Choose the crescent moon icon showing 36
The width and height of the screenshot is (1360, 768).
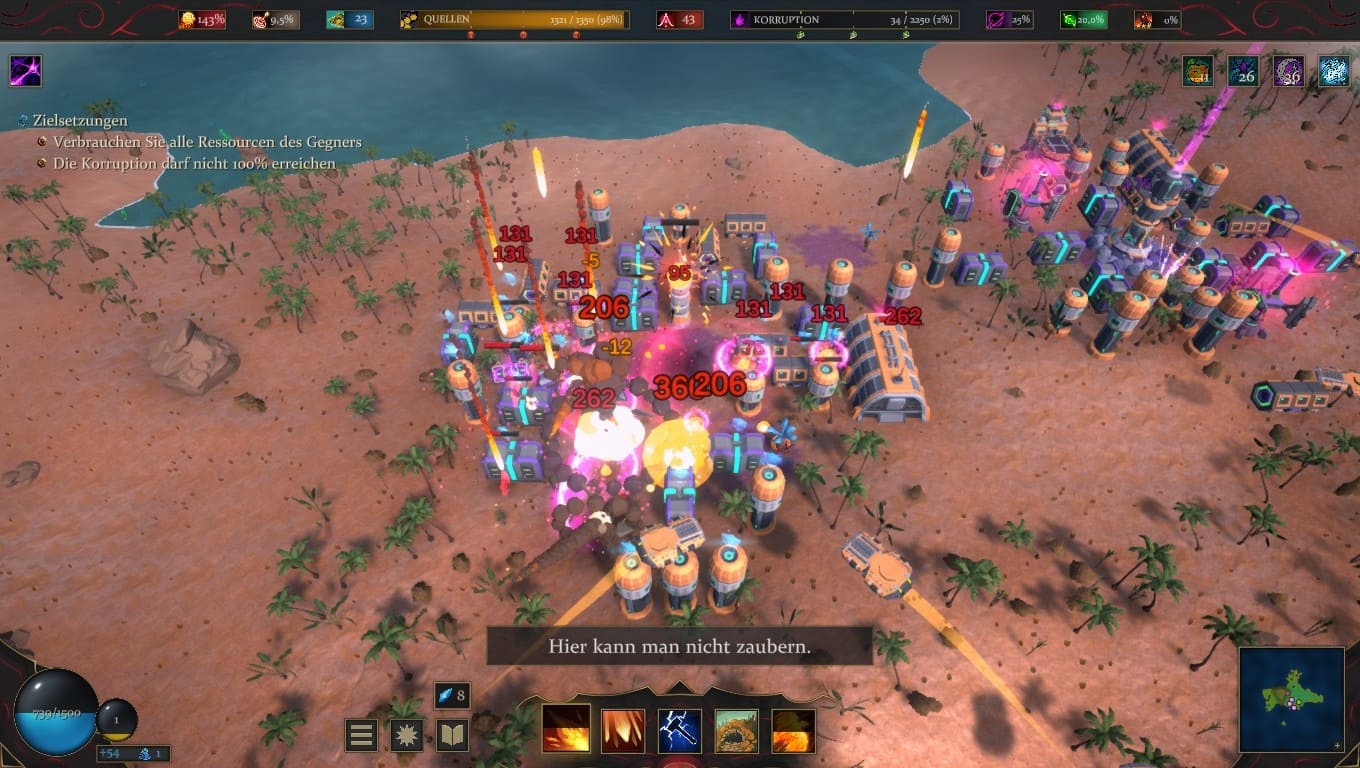click(x=1288, y=71)
